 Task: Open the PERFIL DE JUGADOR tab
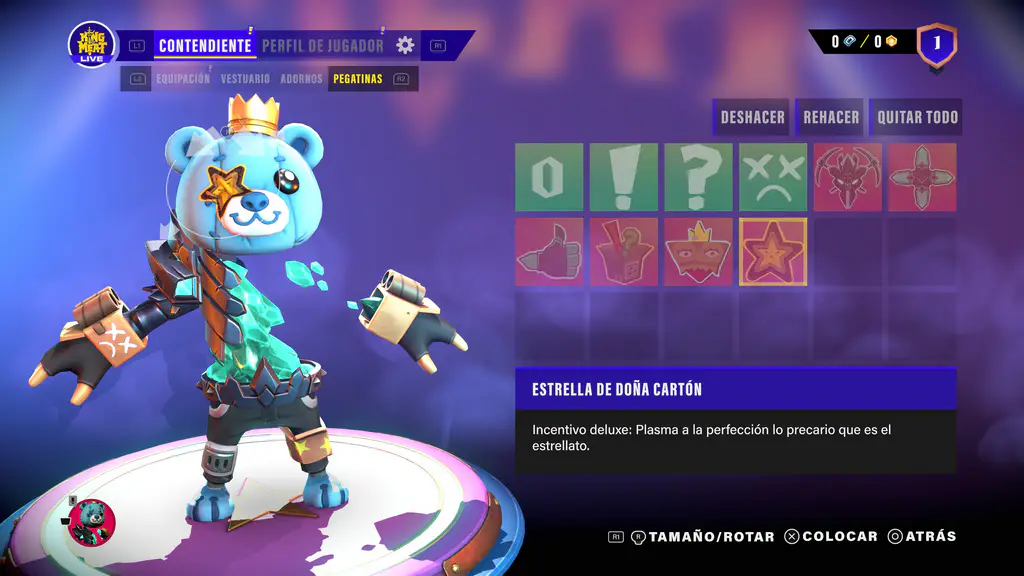tap(322, 45)
